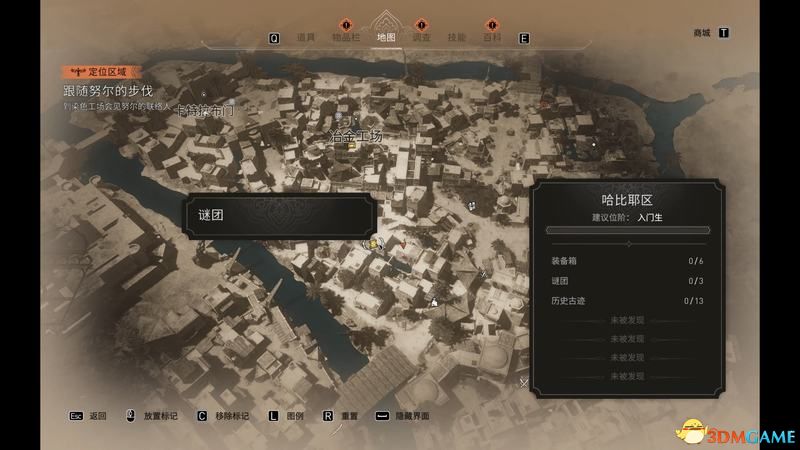The width and height of the screenshot is (800, 450).
Task: Open the 技能 skills tab
Action: coord(457,37)
